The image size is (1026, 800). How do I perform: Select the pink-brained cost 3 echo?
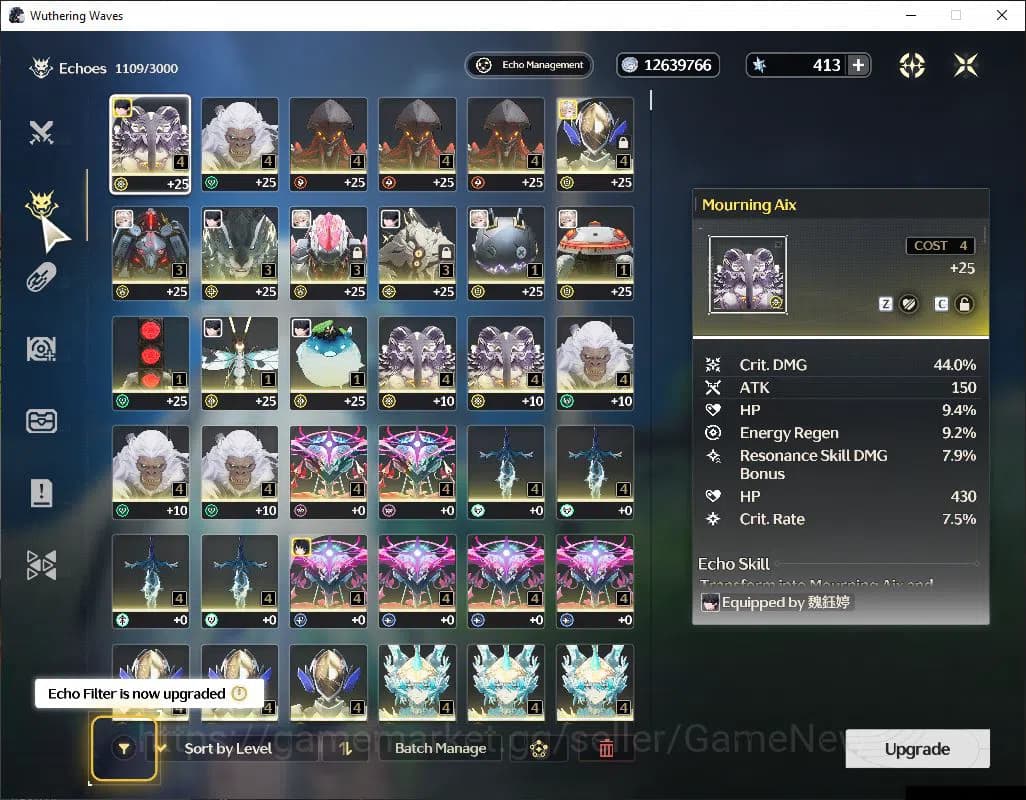pos(328,253)
